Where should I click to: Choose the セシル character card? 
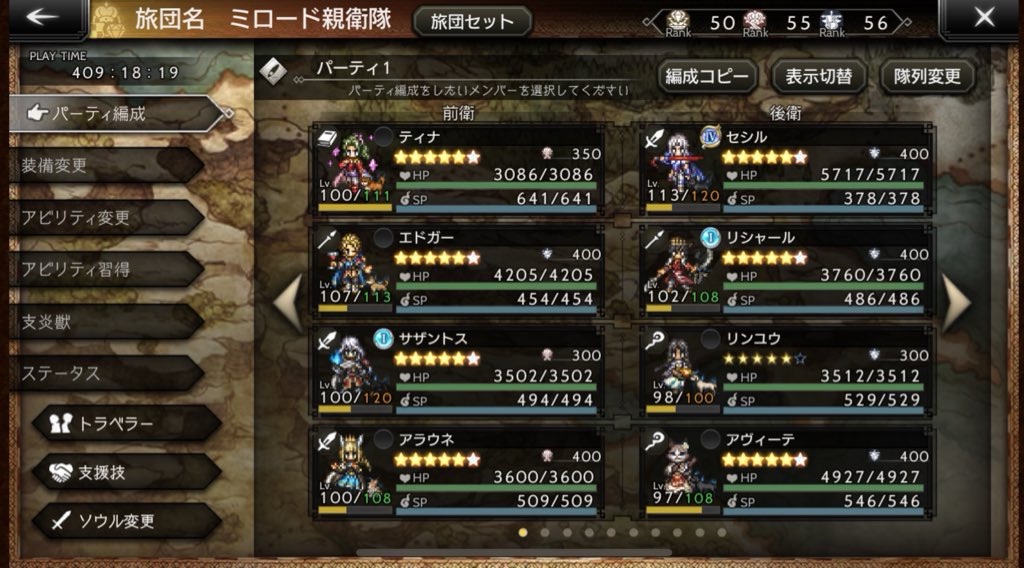787,168
